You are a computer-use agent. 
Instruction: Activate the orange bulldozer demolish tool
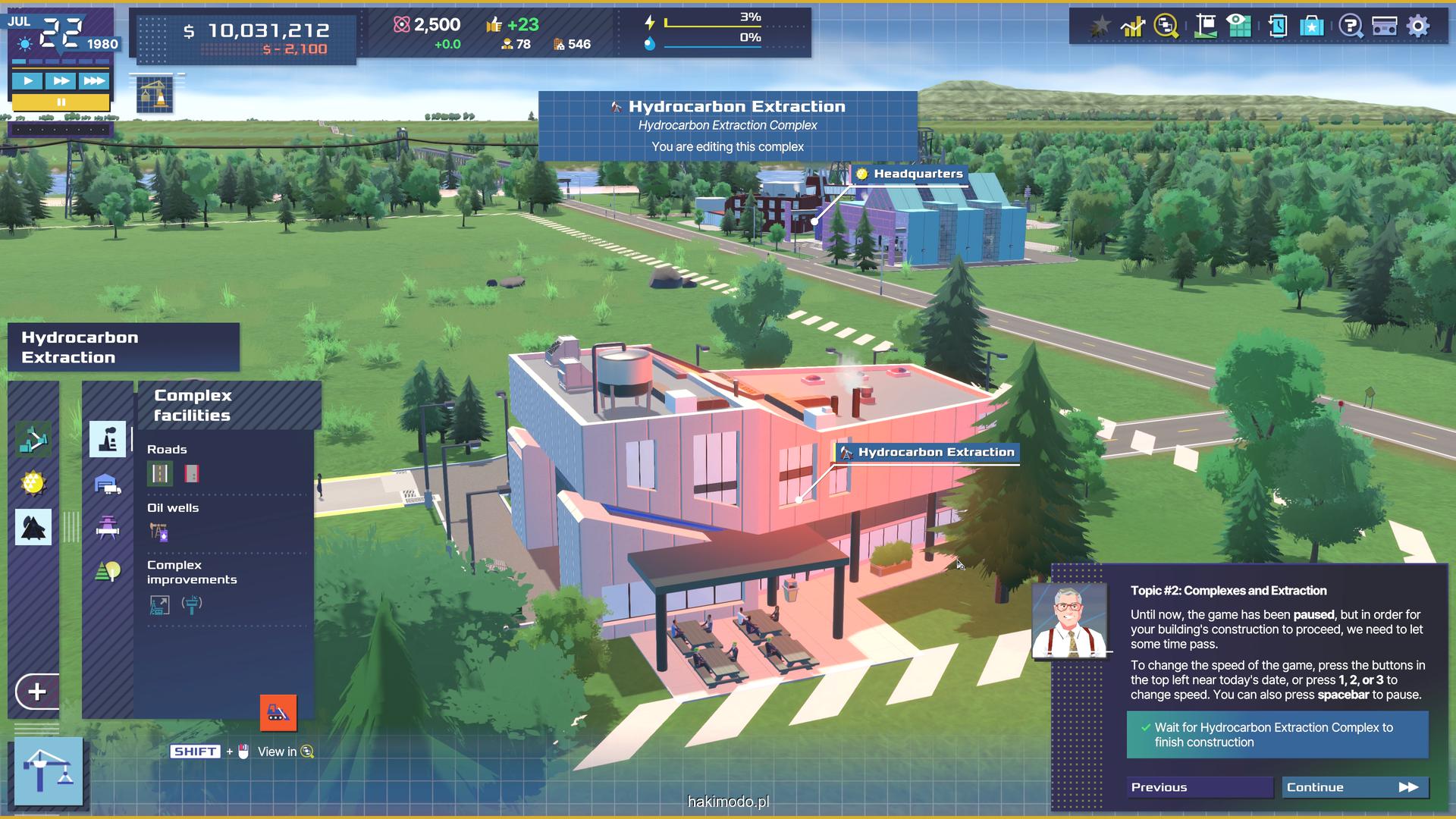coord(278,713)
